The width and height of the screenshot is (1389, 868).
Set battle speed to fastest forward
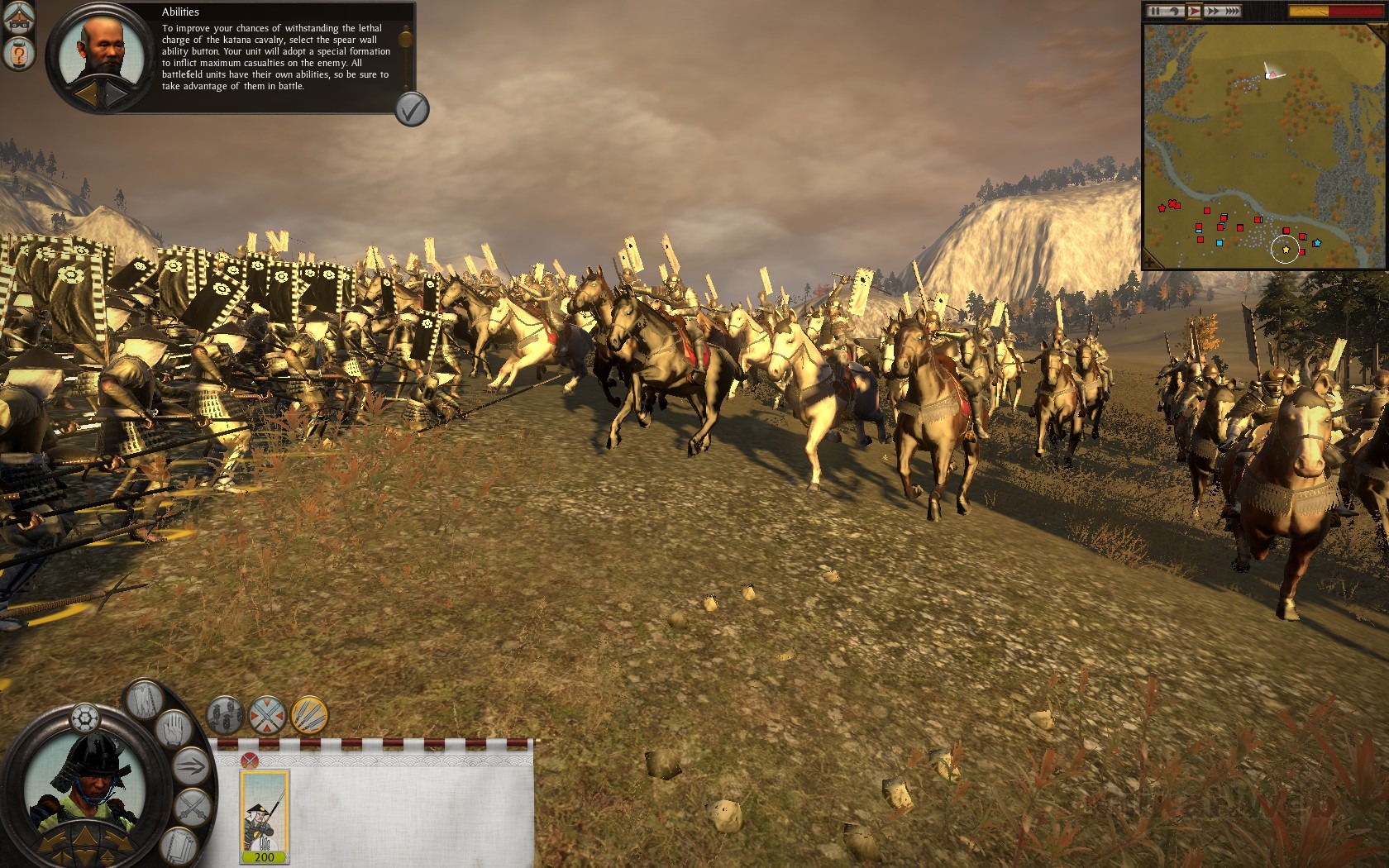point(1232,11)
